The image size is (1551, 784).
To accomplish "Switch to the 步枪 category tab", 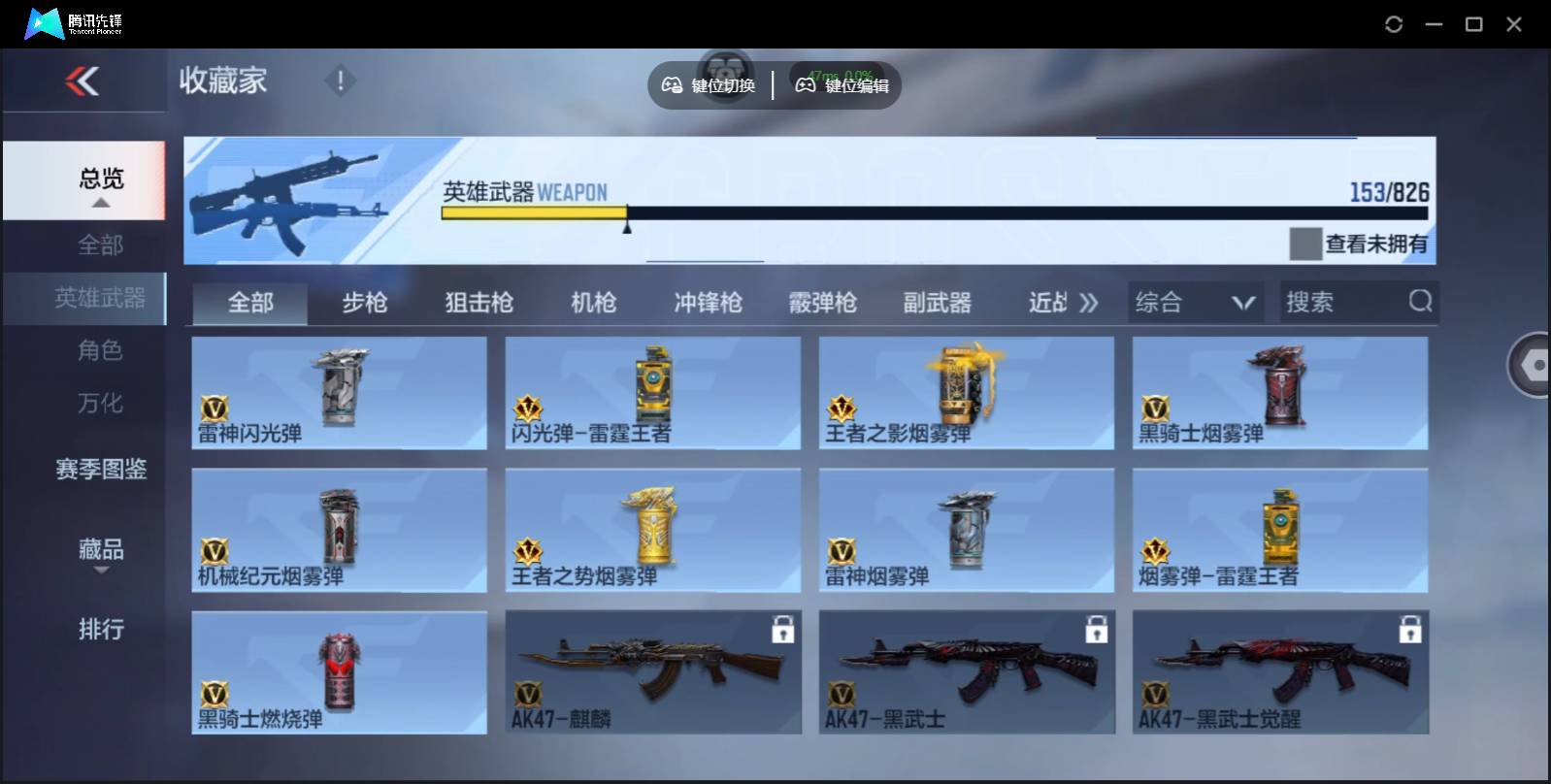I will (366, 302).
